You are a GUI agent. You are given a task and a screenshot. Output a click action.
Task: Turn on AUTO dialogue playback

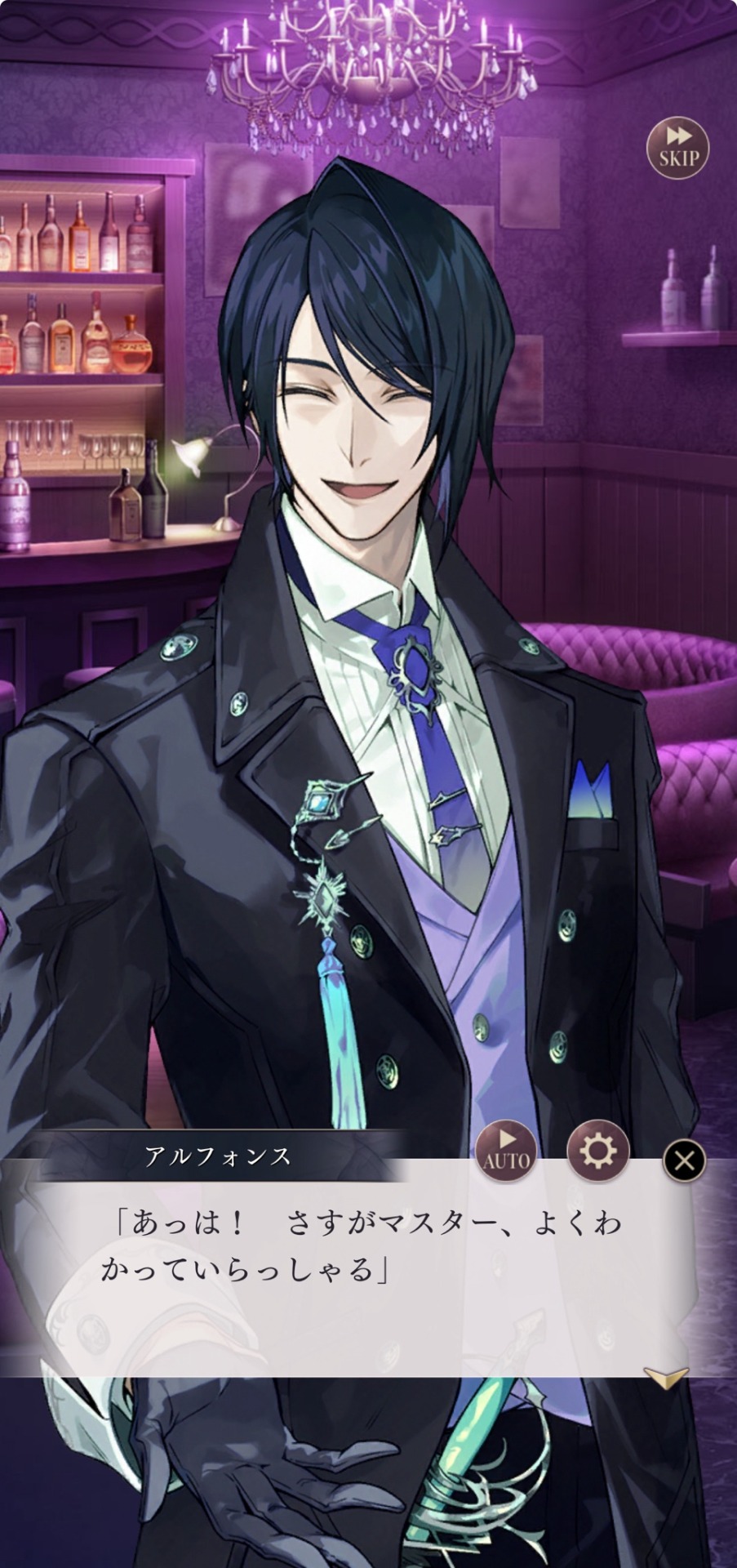pos(507,1151)
